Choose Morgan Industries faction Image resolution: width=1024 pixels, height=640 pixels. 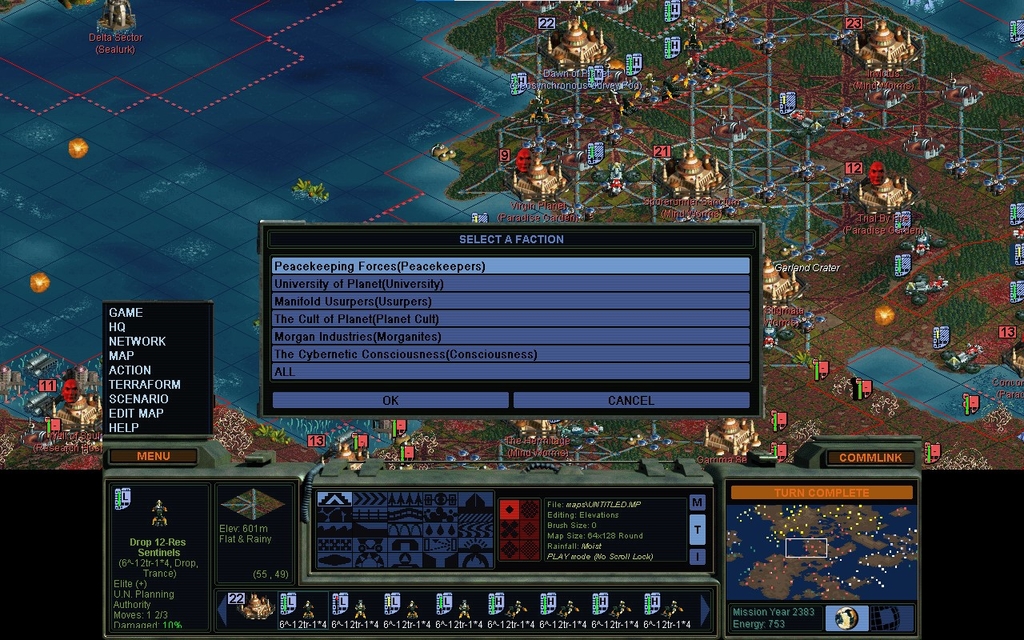[x=510, y=337]
